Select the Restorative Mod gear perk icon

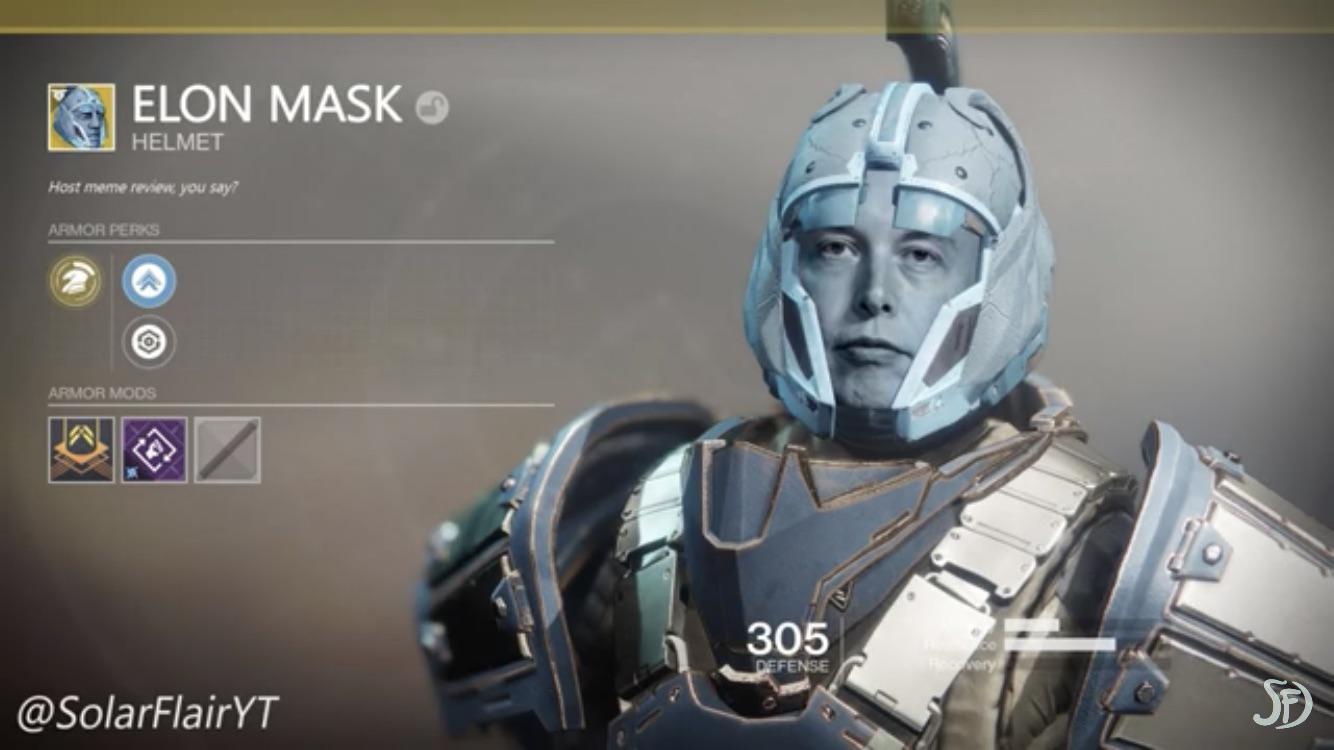tap(147, 343)
